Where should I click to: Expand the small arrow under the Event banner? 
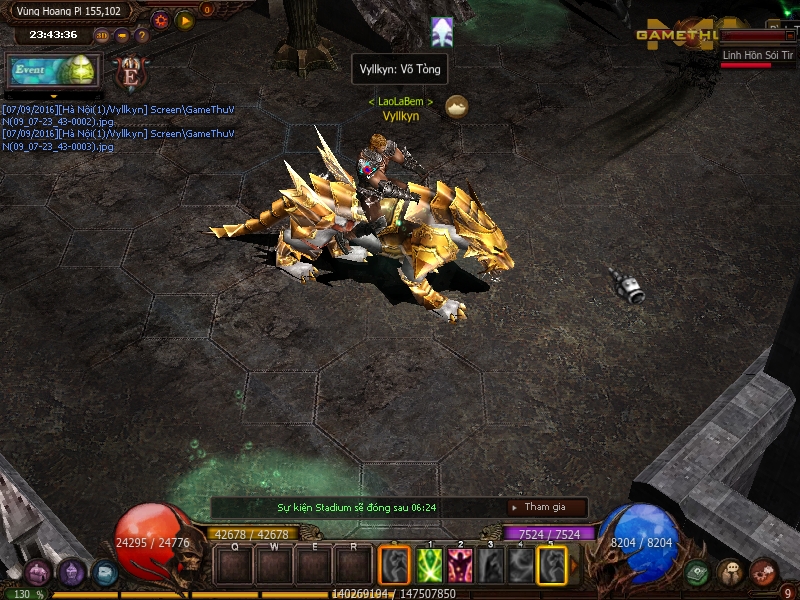tap(53, 96)
